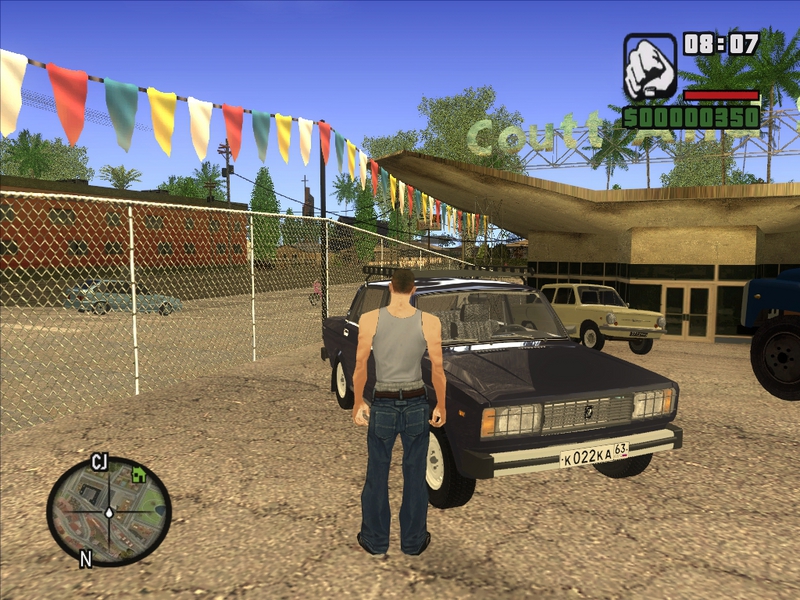Click the N north indicator on radar

pyautogui.click(x=86, y=559)
